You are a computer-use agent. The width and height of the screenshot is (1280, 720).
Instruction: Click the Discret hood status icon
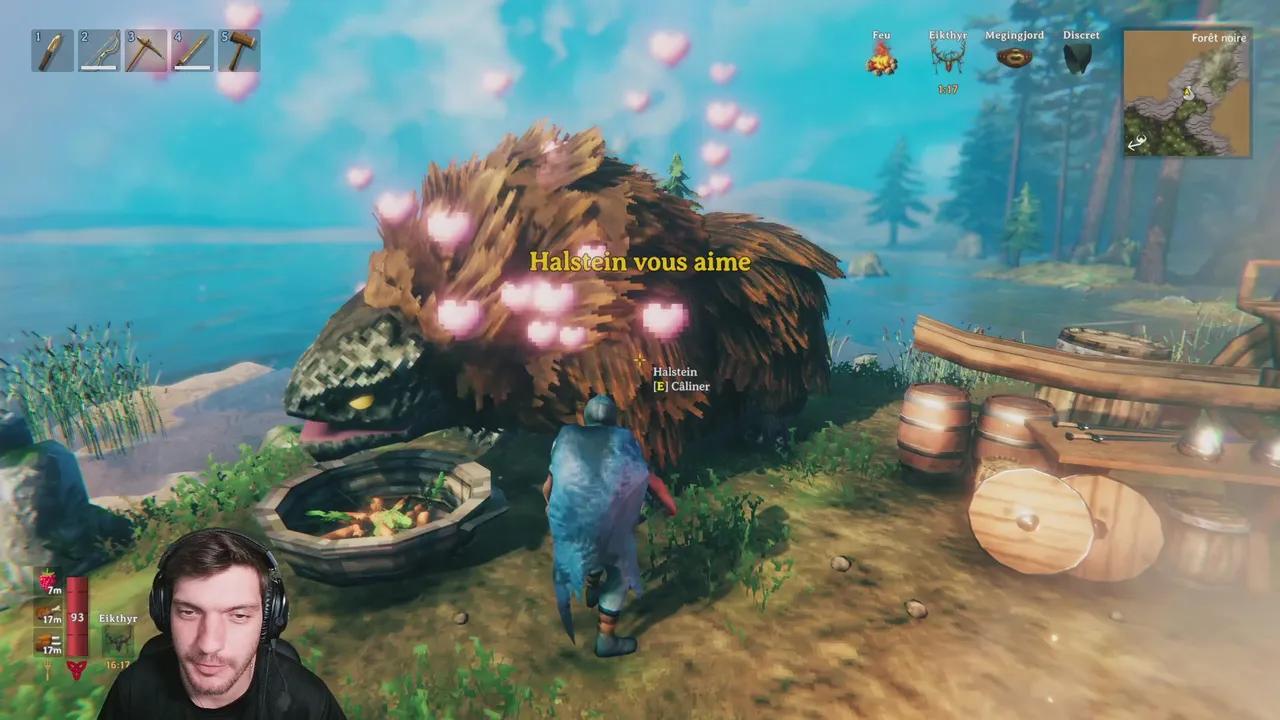point(1079,59)
